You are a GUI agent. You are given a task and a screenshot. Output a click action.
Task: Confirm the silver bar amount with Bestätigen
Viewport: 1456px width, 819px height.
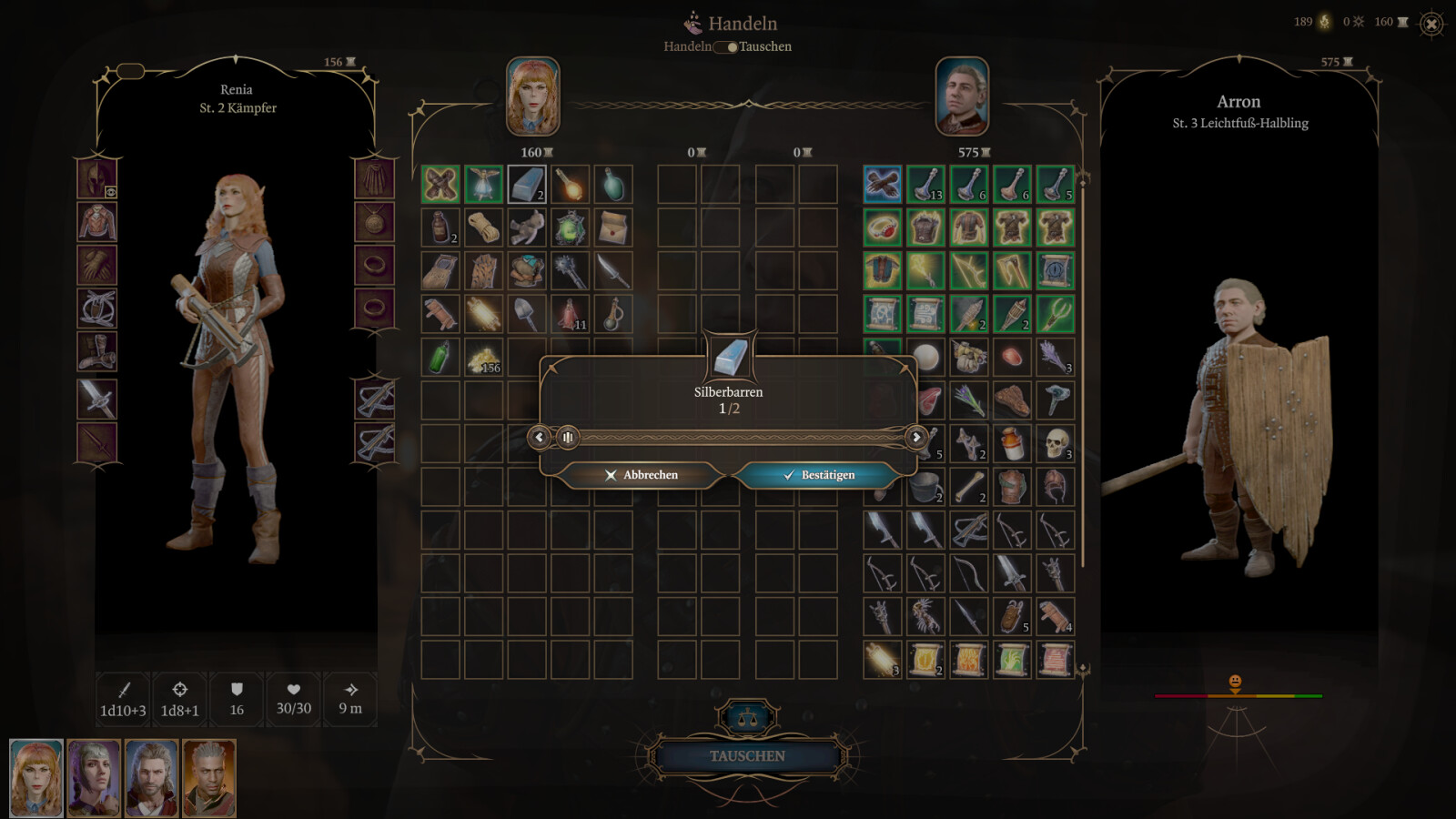[818, 475]
